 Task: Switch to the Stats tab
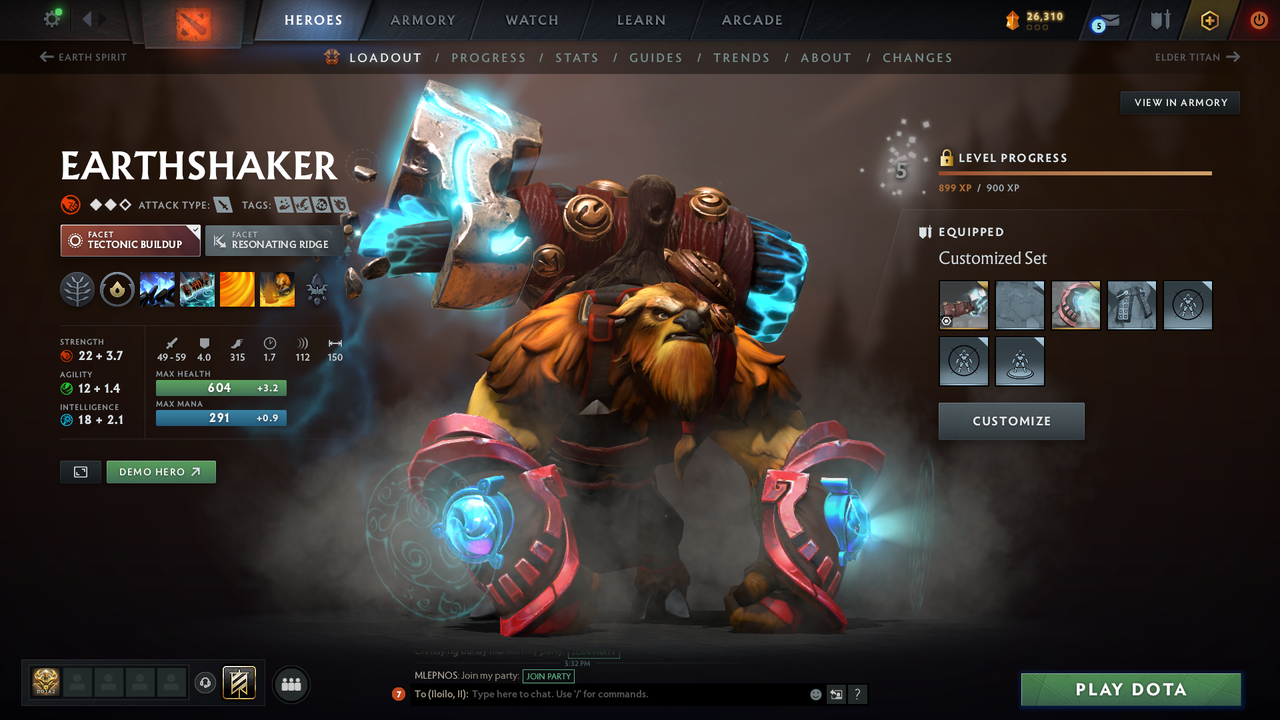(x=577, y=57)
